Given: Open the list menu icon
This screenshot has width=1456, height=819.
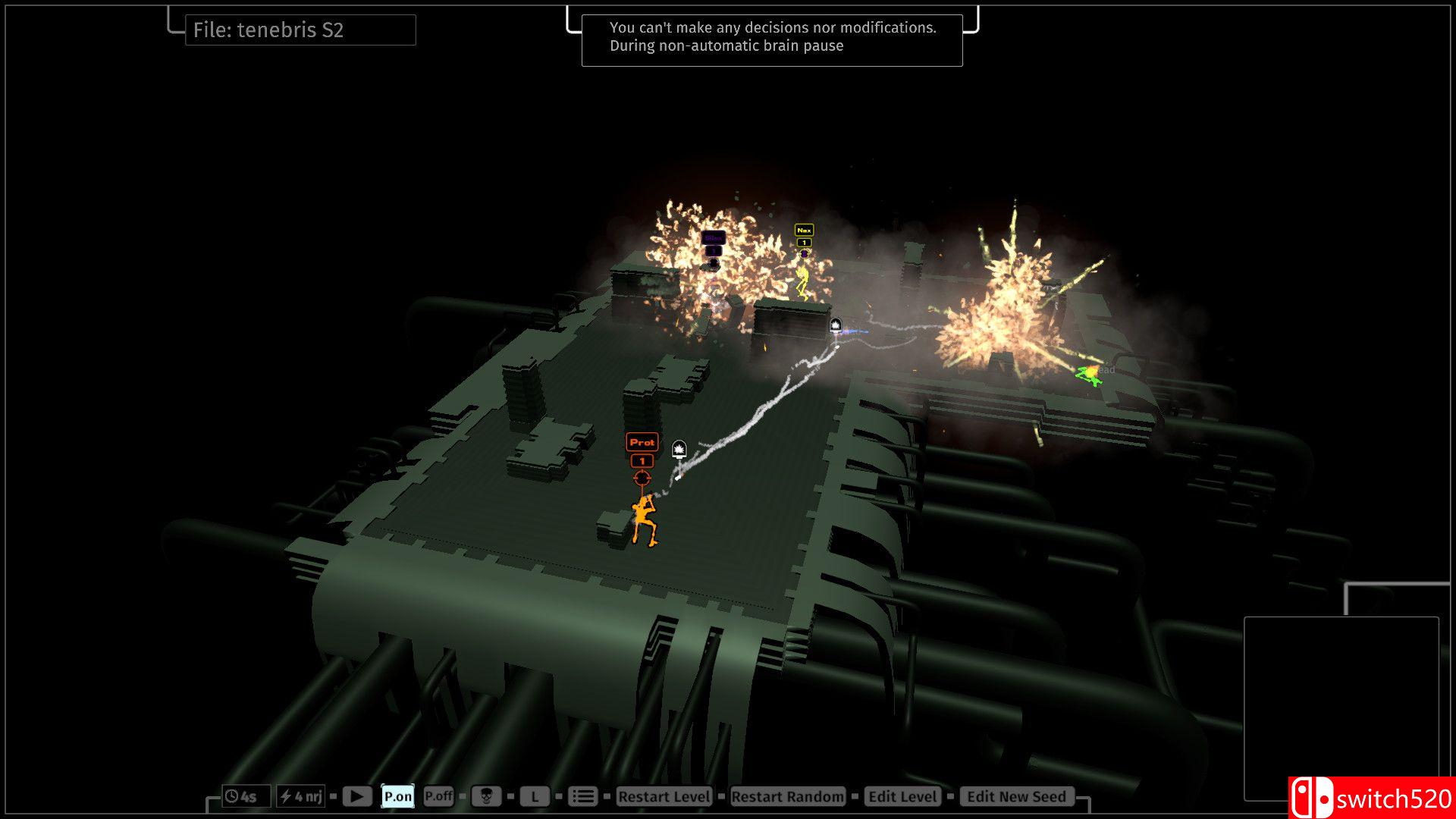Looking at the screenshot, I should click(582, 796).
